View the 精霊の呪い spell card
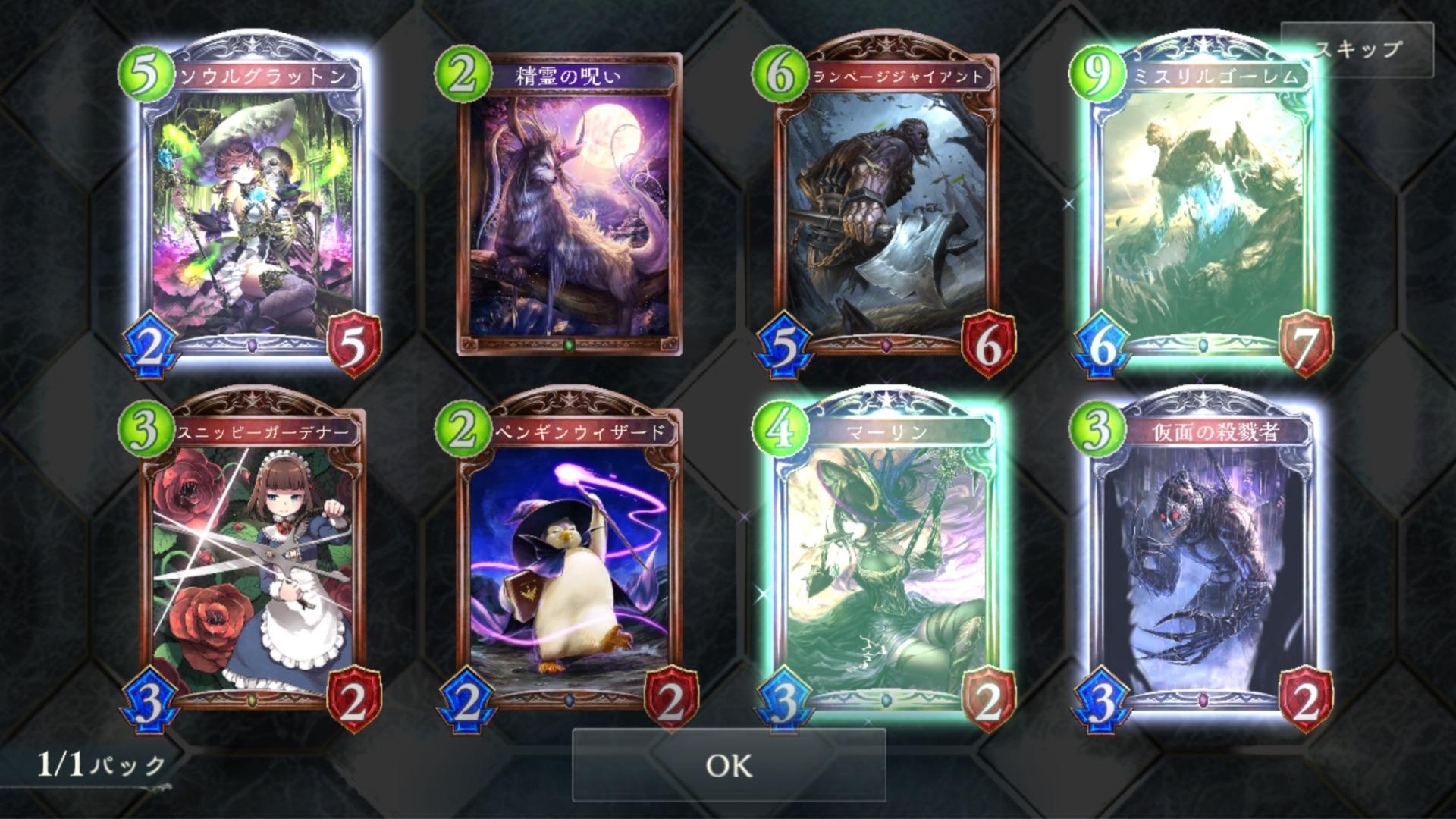 tap(569, 205)
